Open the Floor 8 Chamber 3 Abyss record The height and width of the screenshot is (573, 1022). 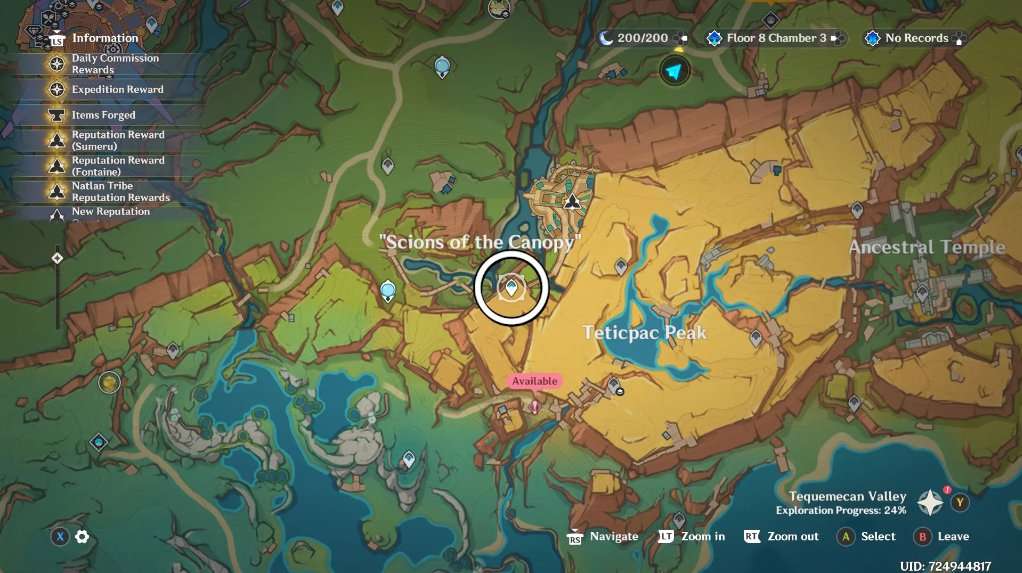(x=775, y=38)
